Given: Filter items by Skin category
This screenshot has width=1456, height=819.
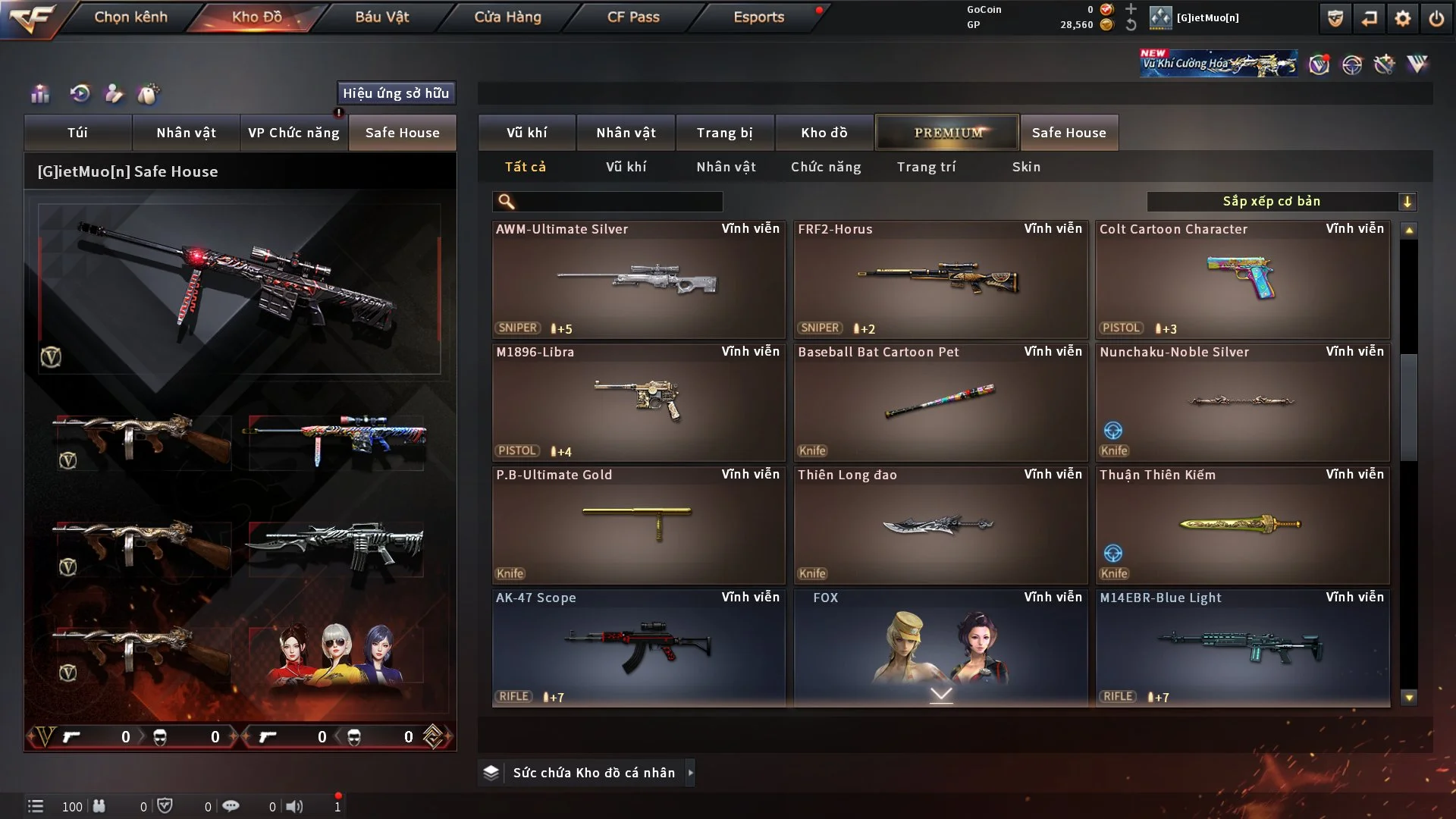Looking at the screenshot, I should [x=1026, y=167].
